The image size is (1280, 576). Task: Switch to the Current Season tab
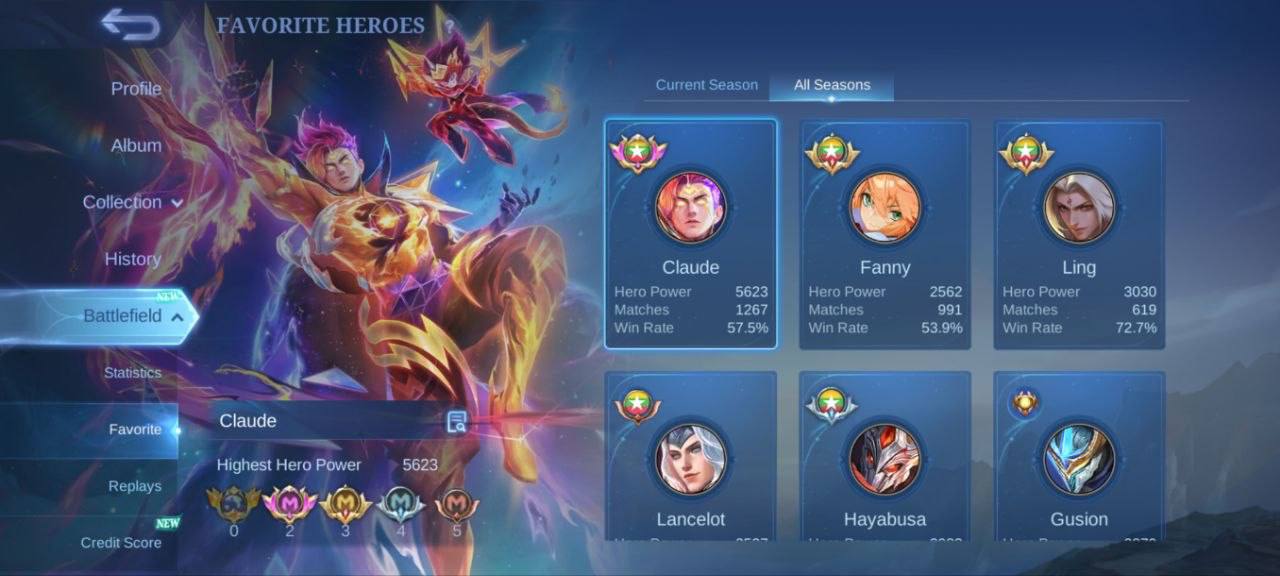(x=707, y=85)
